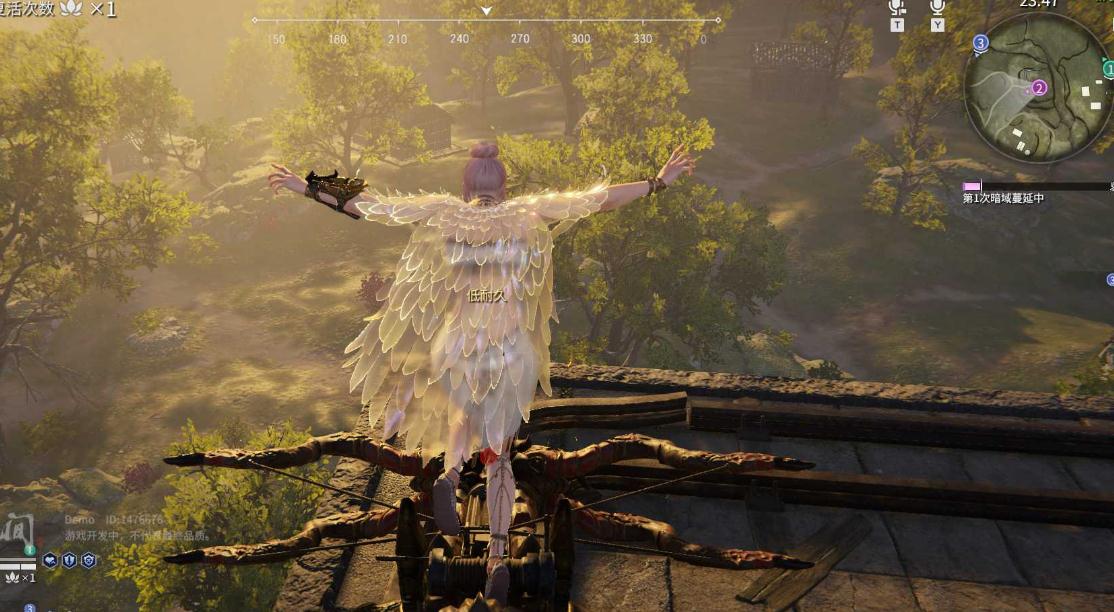Select the blue number 3 minimap marker
The width and height of the screenshot is (1114, 612).
tap(980, 43)
